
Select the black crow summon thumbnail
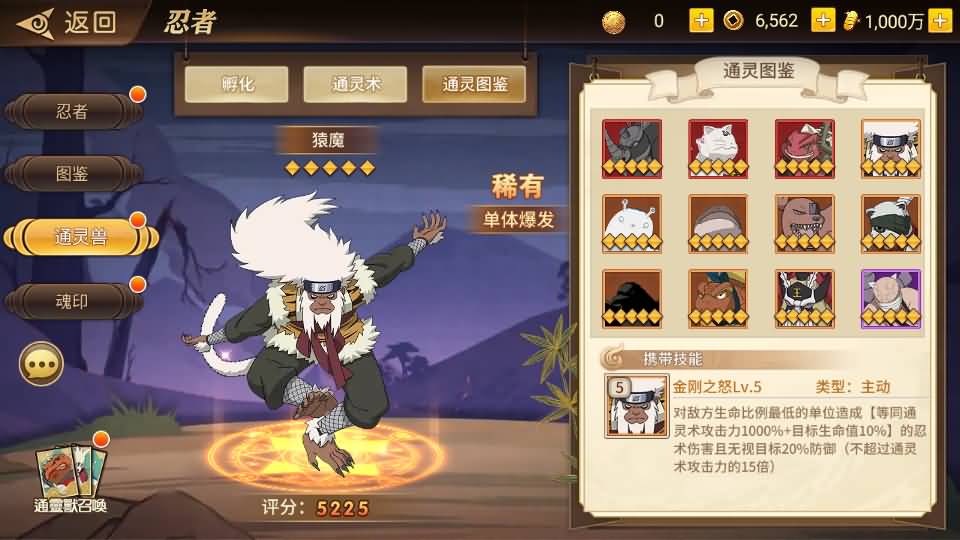632,299
